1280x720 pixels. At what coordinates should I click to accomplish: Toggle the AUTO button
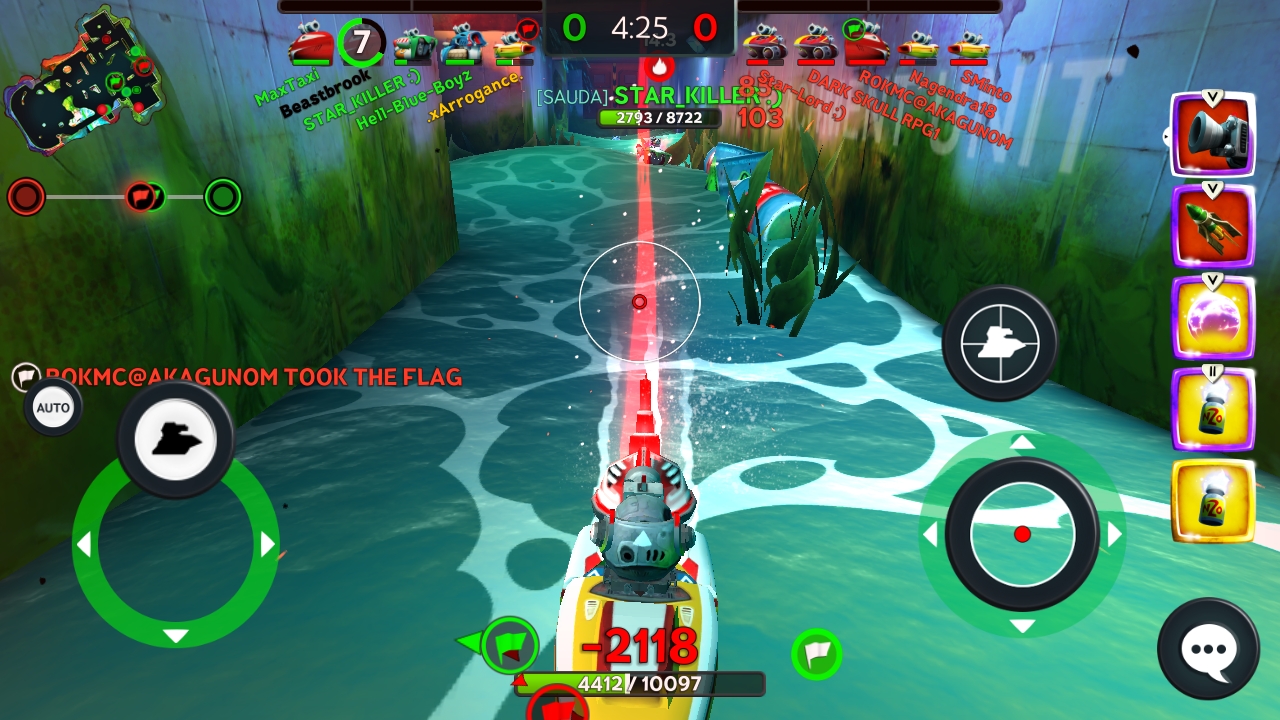[53, 408]
